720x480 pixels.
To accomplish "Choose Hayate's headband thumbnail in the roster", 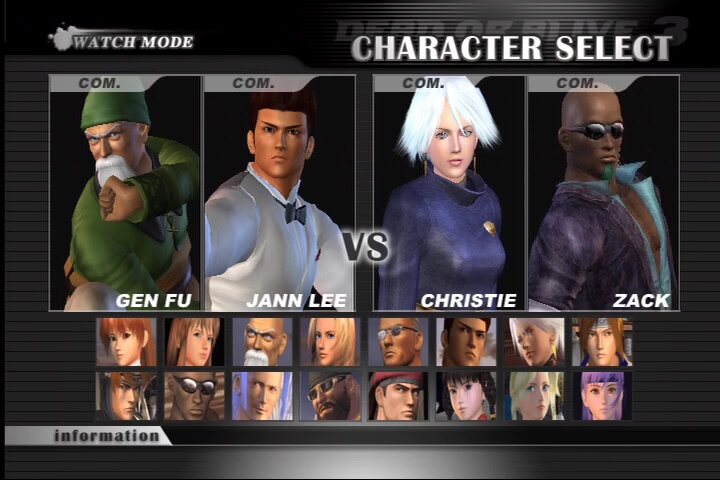I will pos(602,342).
